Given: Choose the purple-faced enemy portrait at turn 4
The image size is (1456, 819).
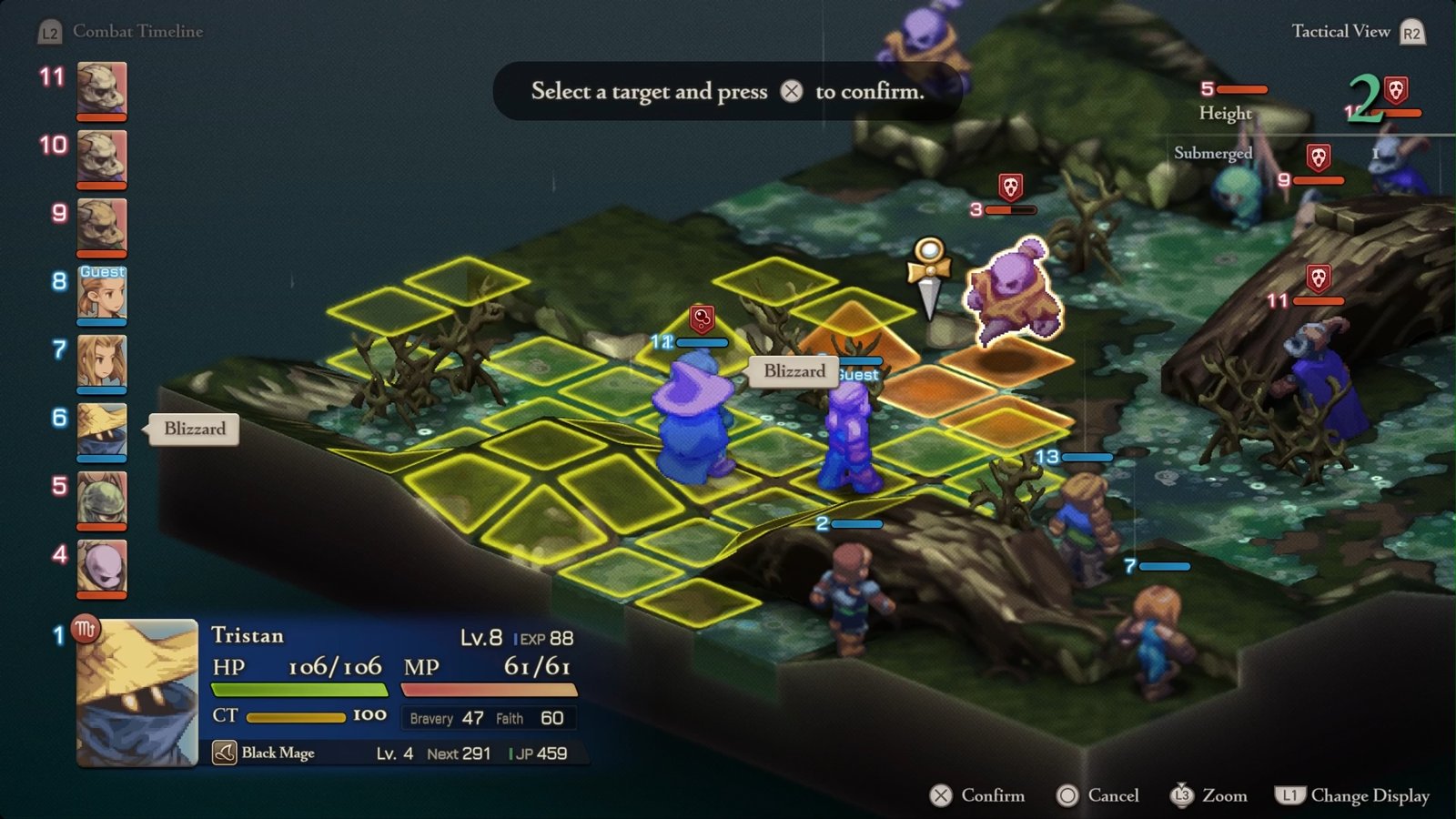Looking at the screenshot, I should [101, 566].
